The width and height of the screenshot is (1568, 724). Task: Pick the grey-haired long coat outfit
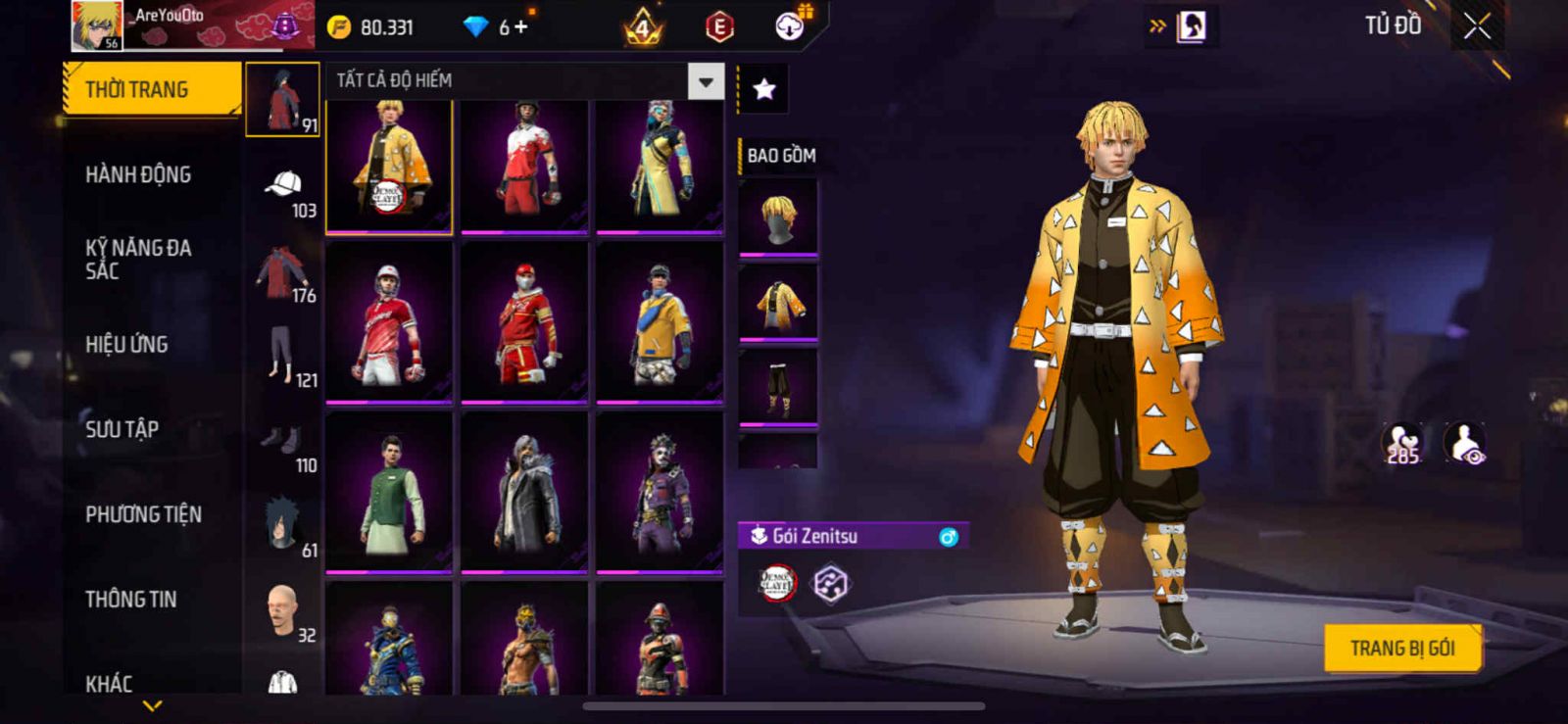pos(524,492)
